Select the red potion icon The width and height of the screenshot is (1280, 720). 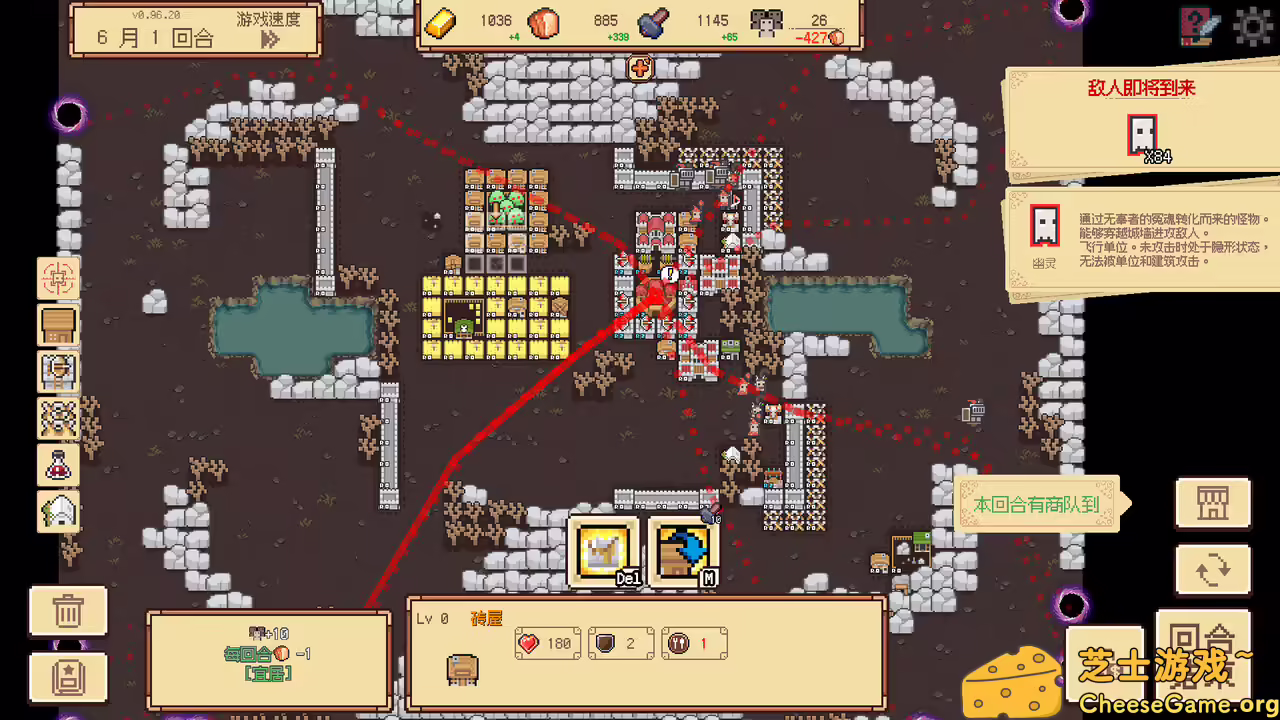point(59,465)
